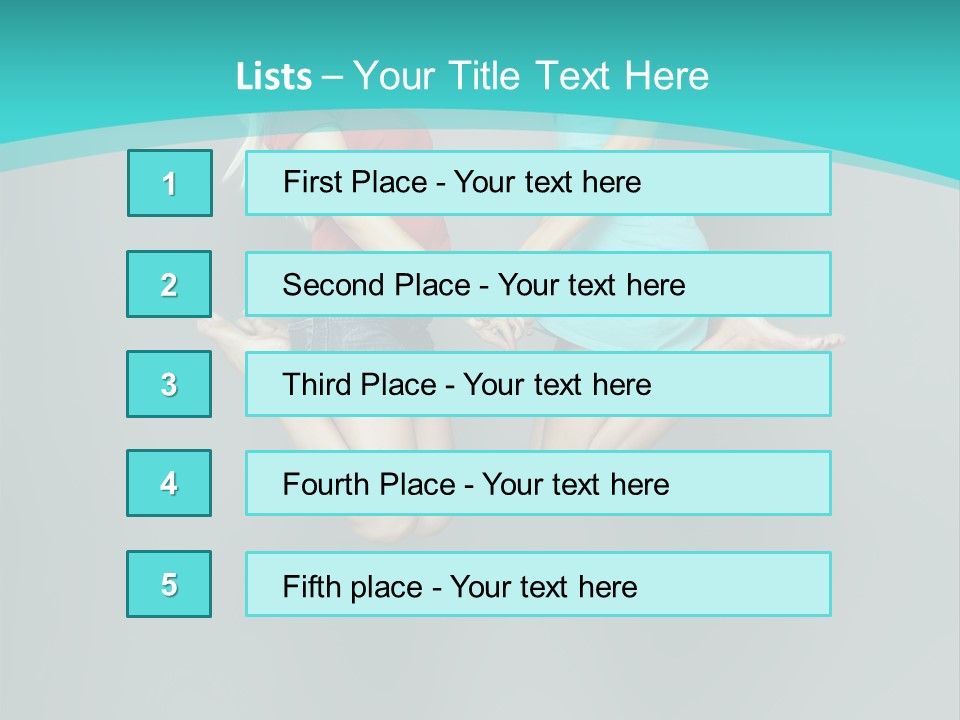Choose the Fourth Place text row
The image size is (960, 720).
[538, 483]
